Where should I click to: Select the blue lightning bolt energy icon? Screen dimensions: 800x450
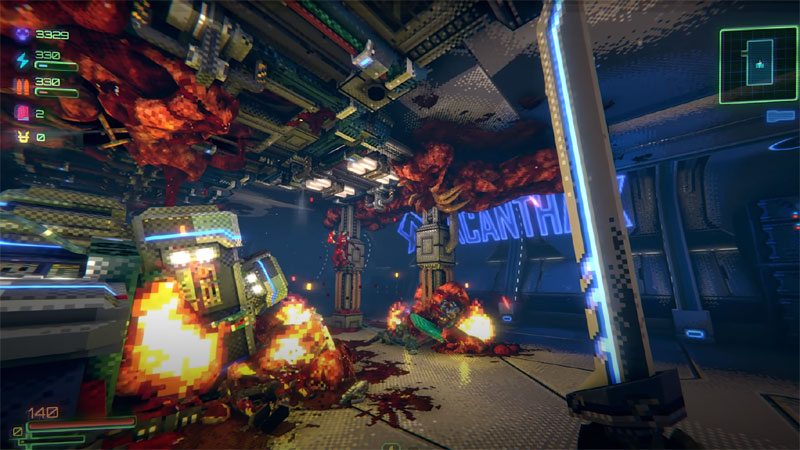click(x=18, y=60)
